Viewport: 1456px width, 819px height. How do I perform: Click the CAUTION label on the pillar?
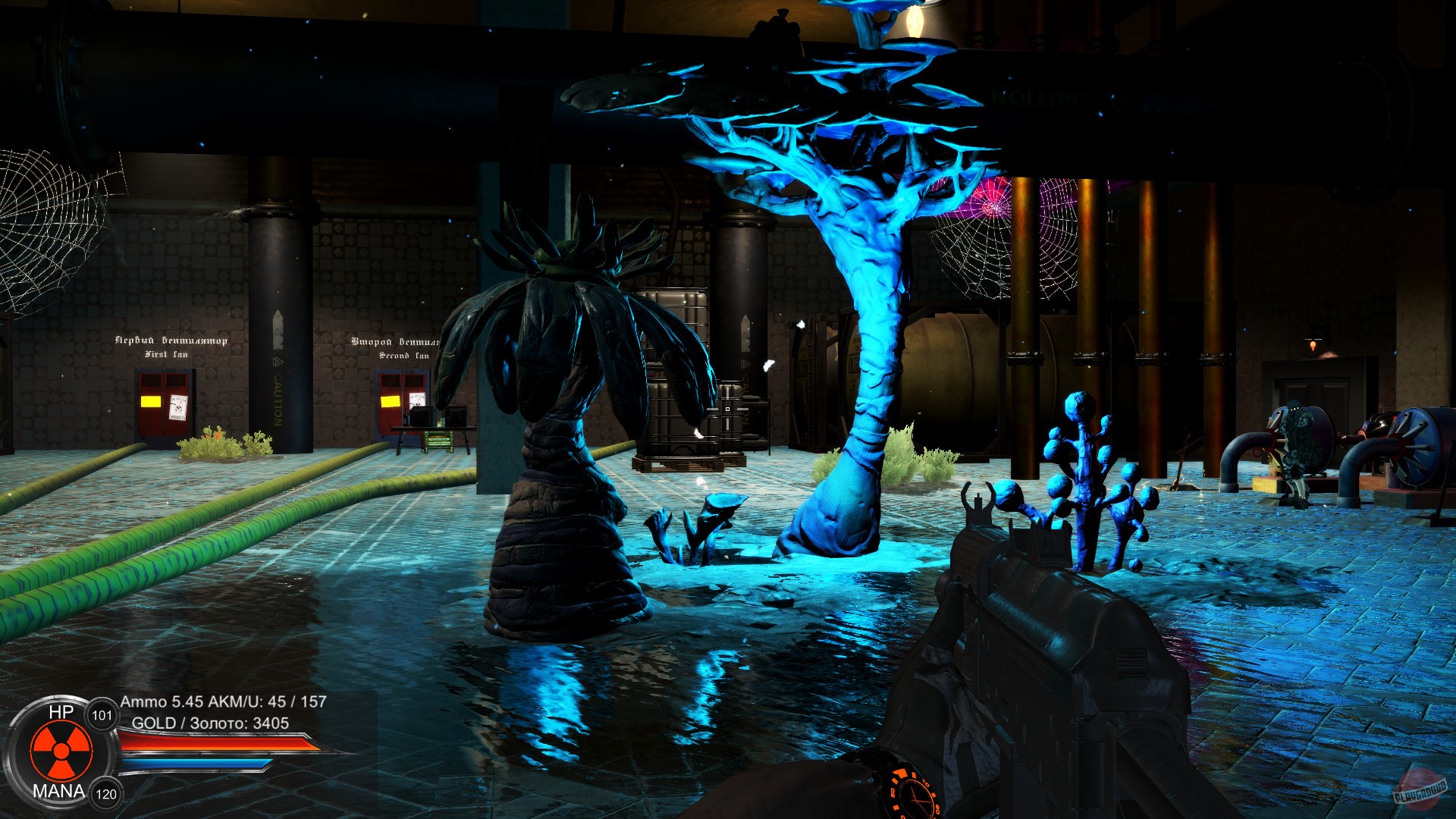[278, 403]
